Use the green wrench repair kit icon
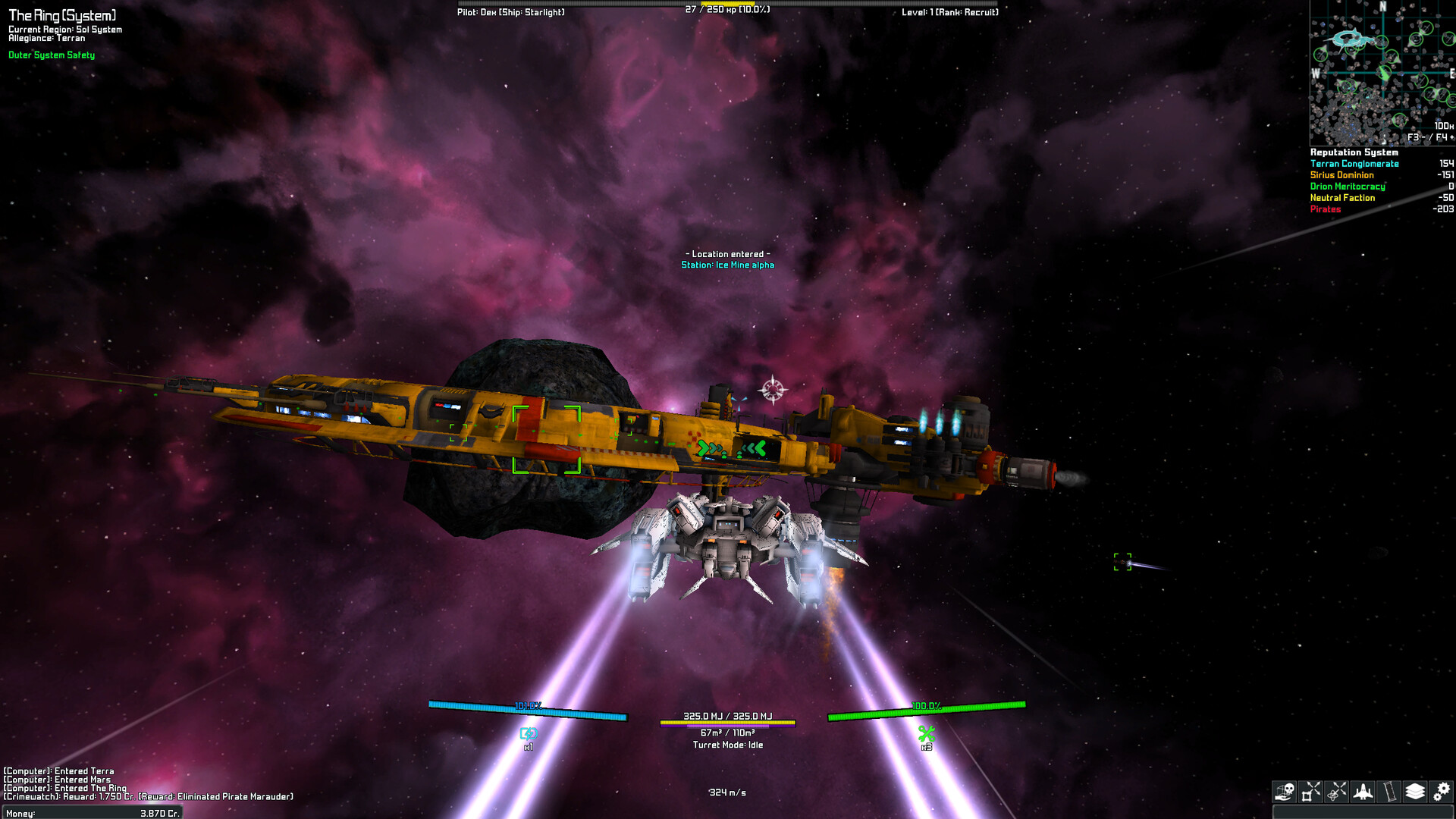This screenshot has height=819, width=1456. [x=926, y=733]
